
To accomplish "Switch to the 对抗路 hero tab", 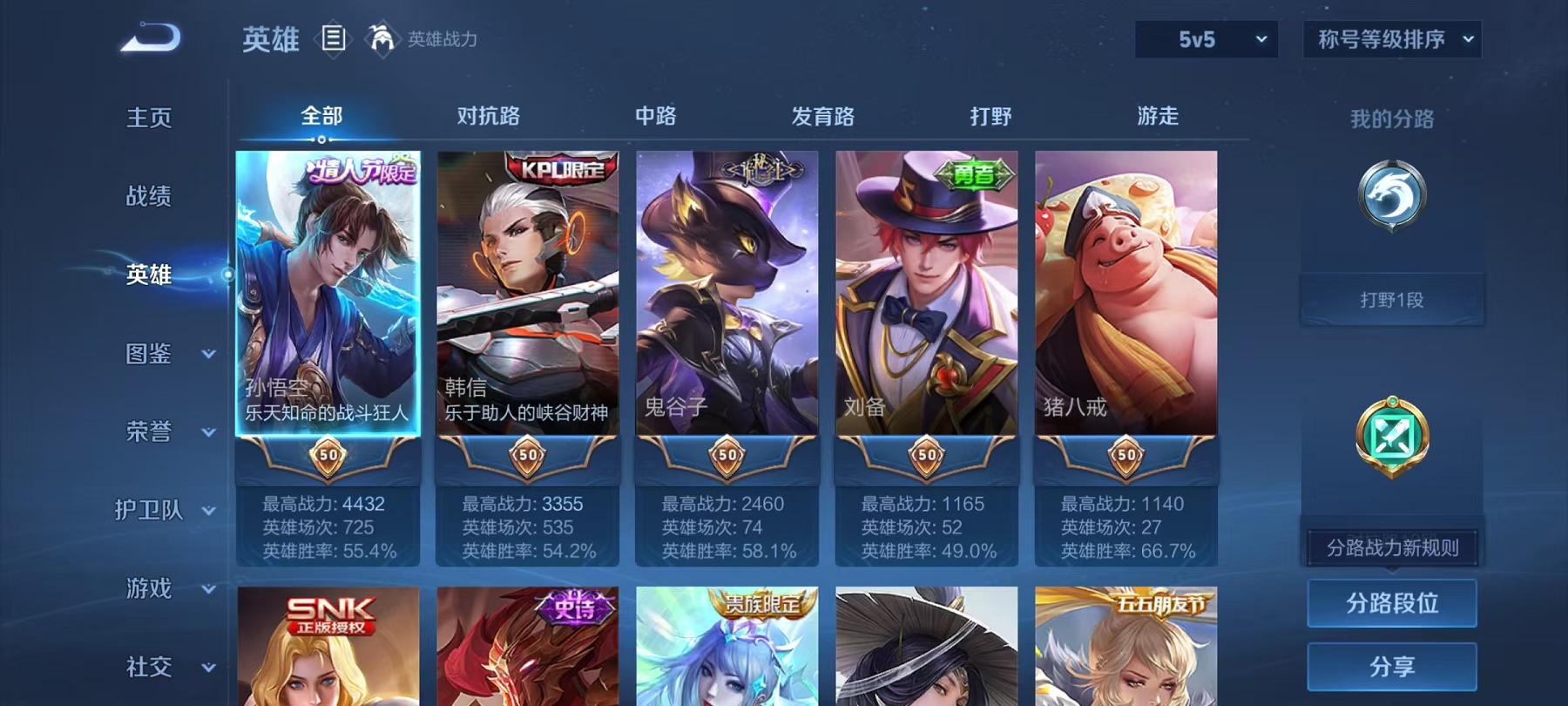I will [488, 115].
